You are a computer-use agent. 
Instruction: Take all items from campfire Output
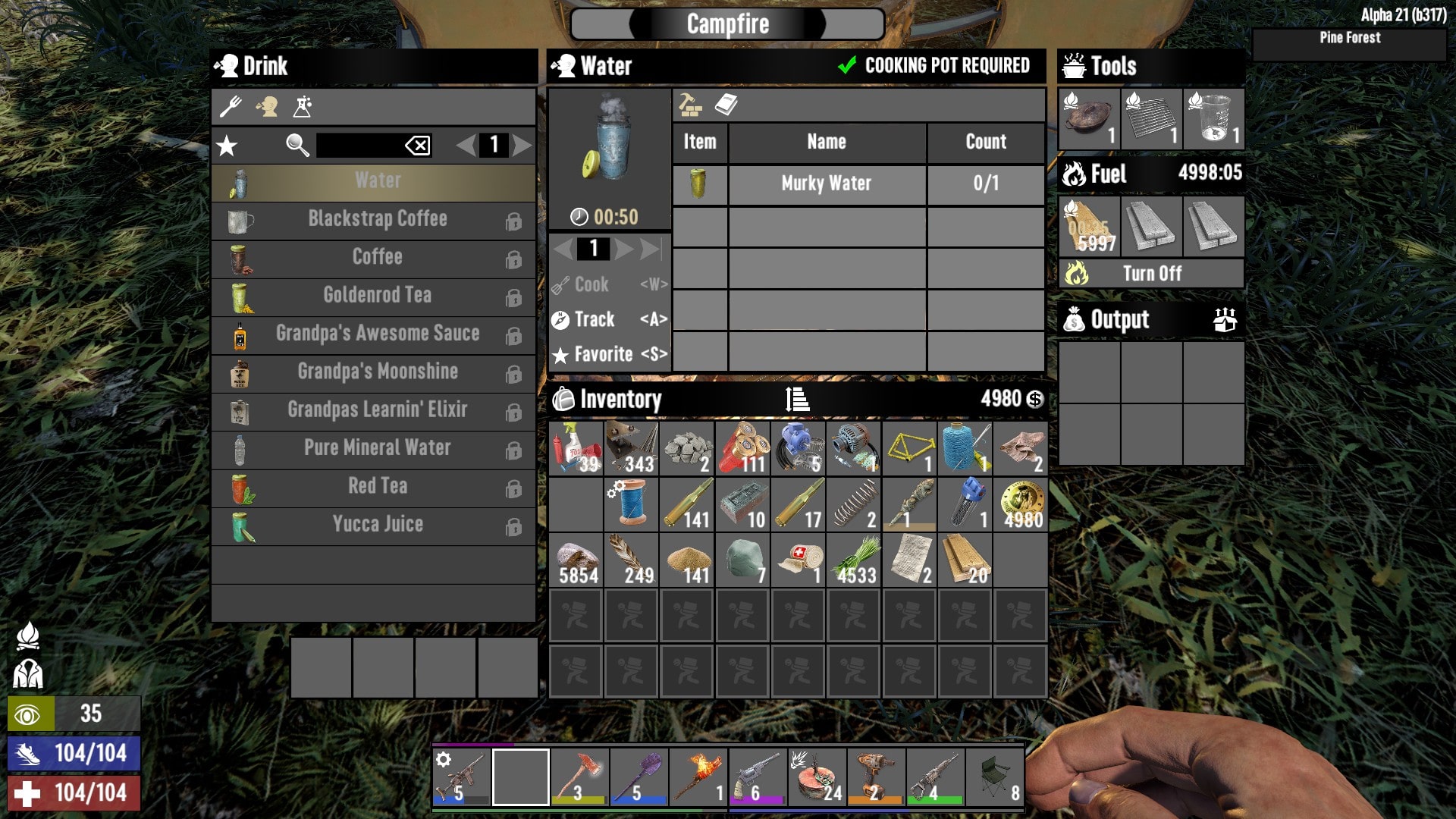1225,320
